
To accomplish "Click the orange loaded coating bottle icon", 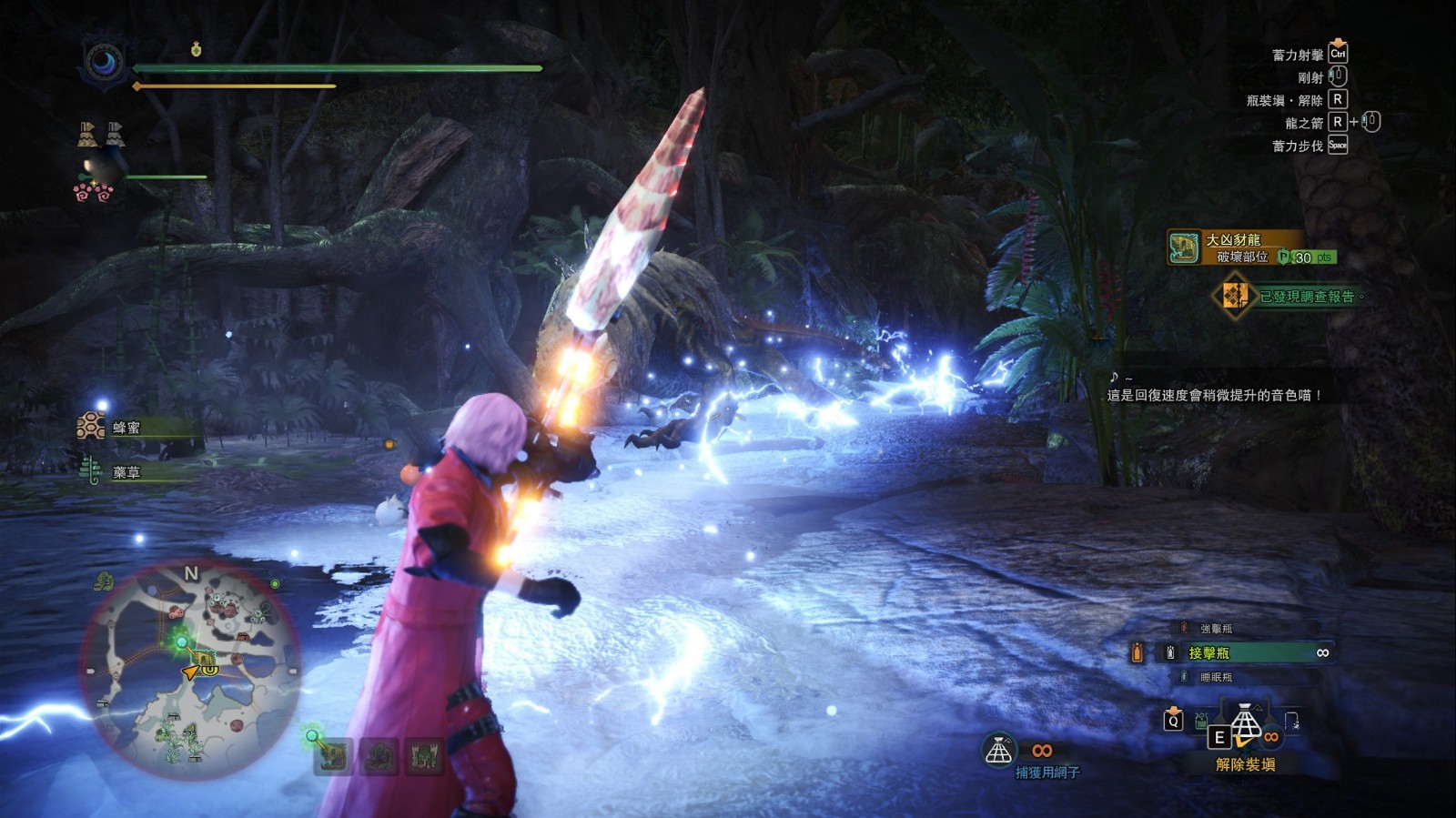I will [x=1137, y=652].
